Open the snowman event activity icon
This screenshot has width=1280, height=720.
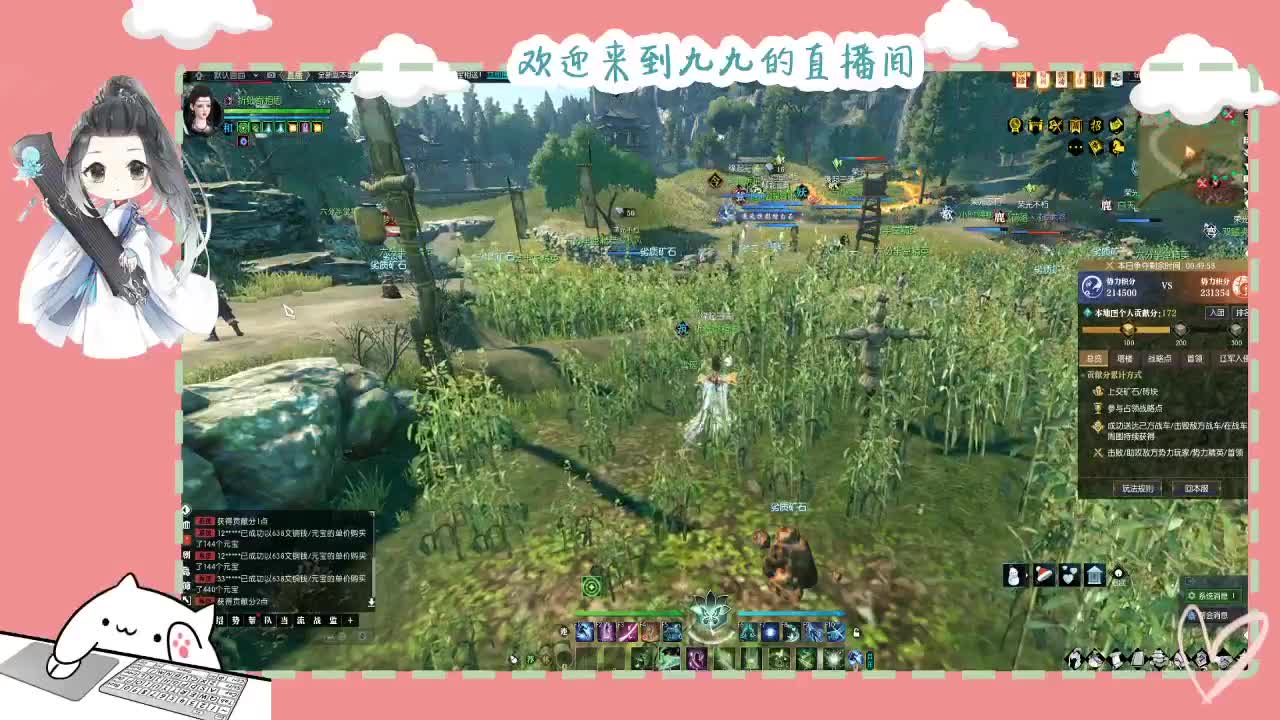1013,574
